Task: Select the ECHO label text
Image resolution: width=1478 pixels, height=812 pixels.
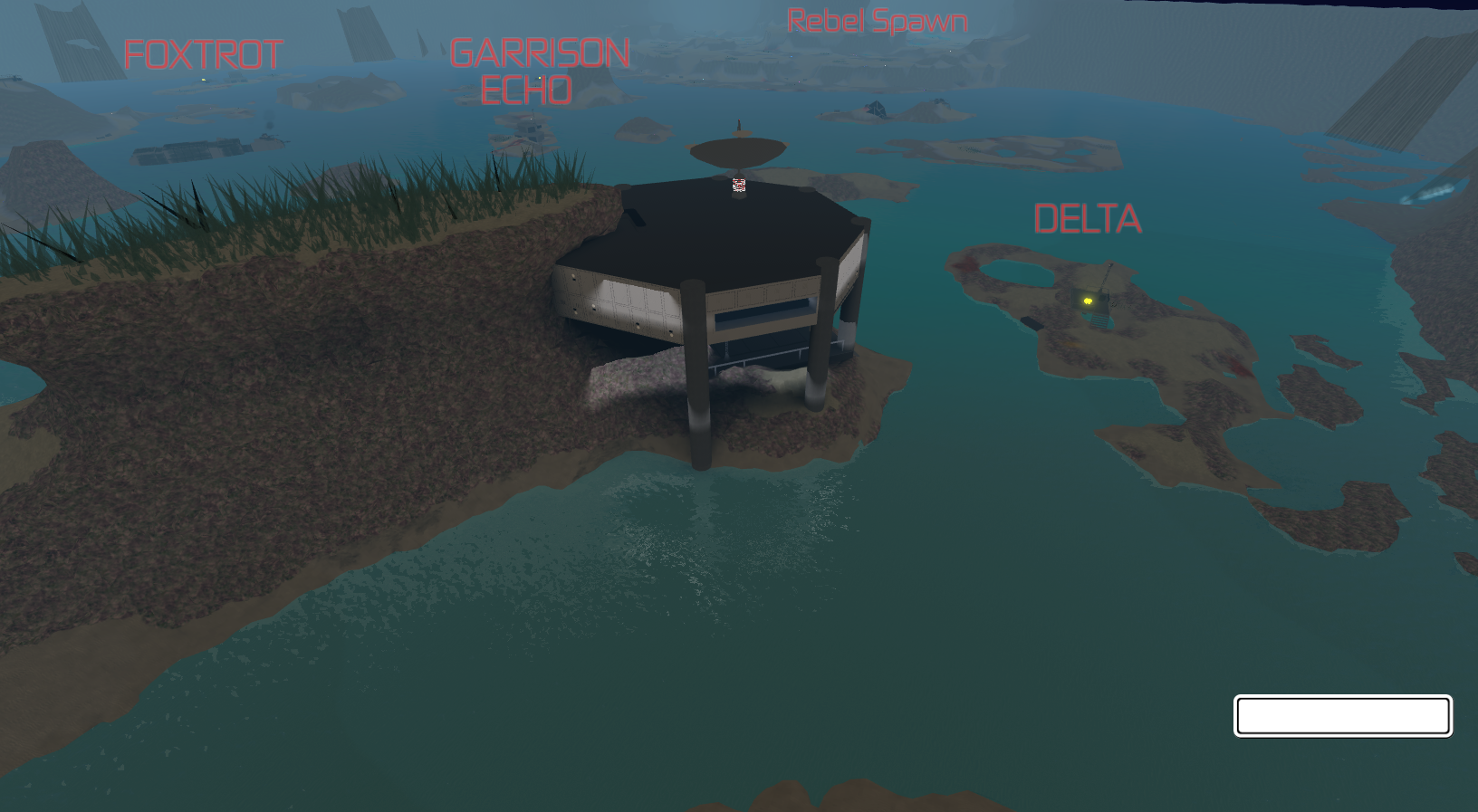Action: [x=526, y=91]
